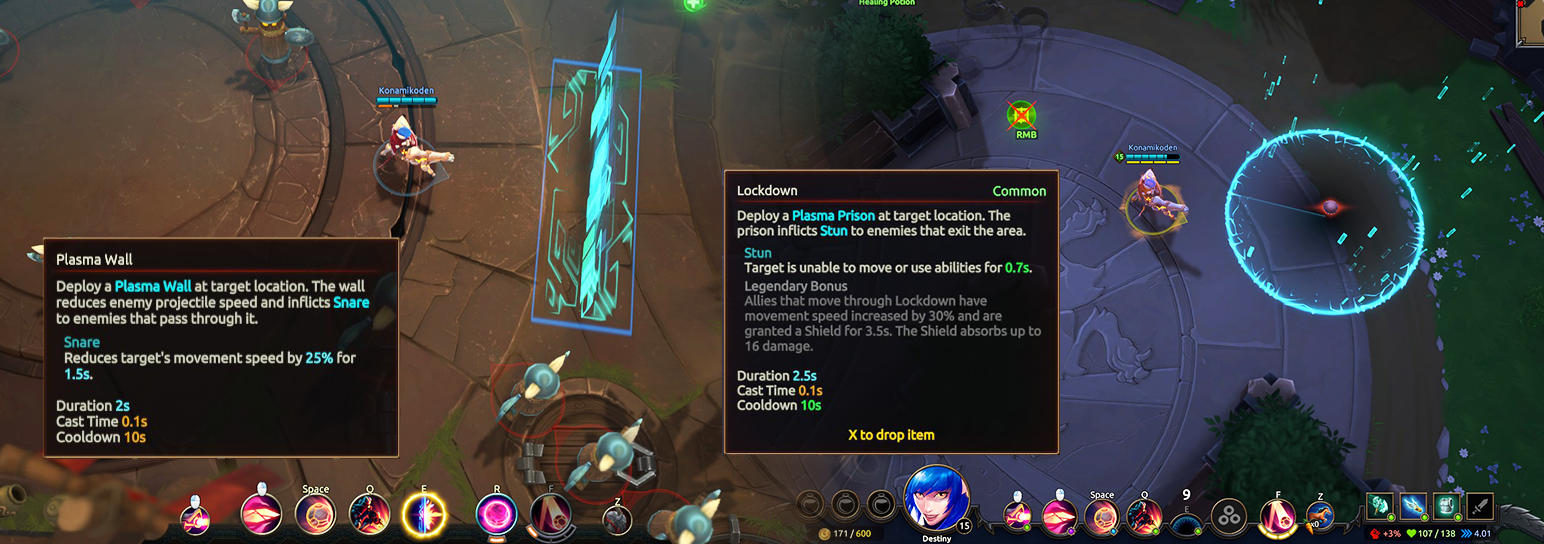This screenshot has height=544, width=1544.
Task: Select the teal gauntlet item slot
Action: tap(1381, 507)
